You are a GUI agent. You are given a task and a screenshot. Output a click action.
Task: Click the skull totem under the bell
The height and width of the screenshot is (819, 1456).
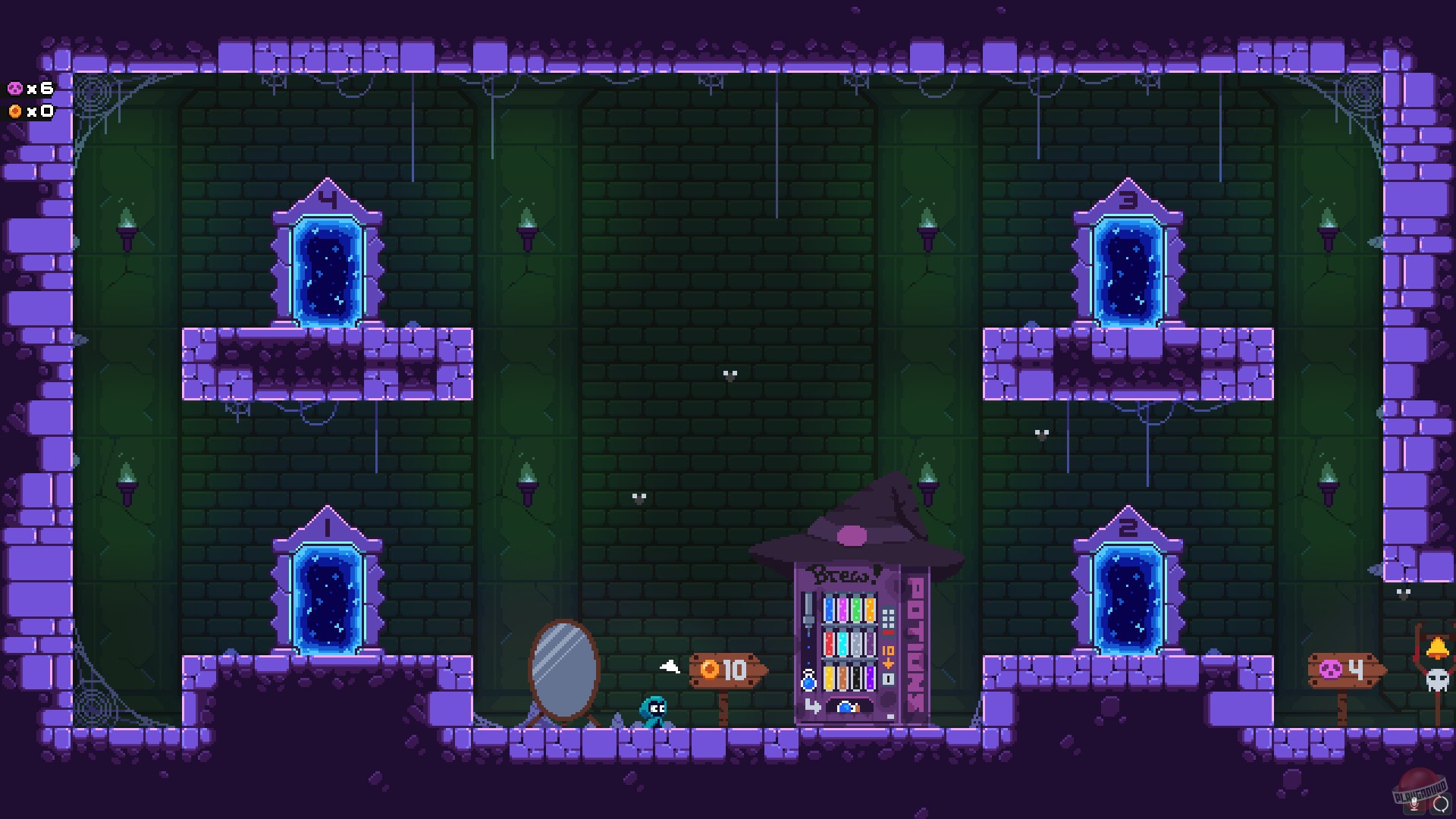(1437, 679)
